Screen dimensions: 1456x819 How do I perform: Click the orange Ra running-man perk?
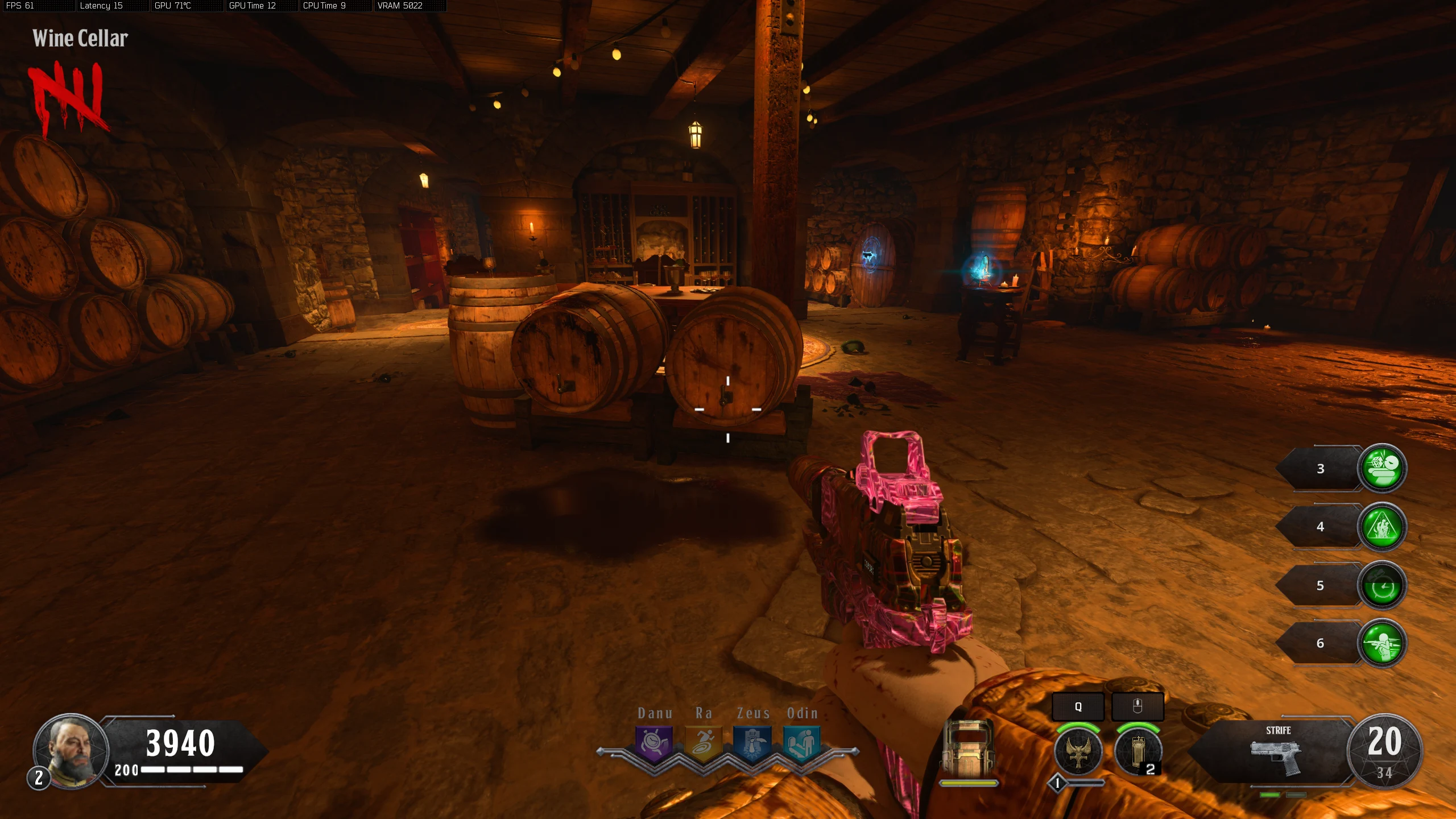click(x=703, y=743)
